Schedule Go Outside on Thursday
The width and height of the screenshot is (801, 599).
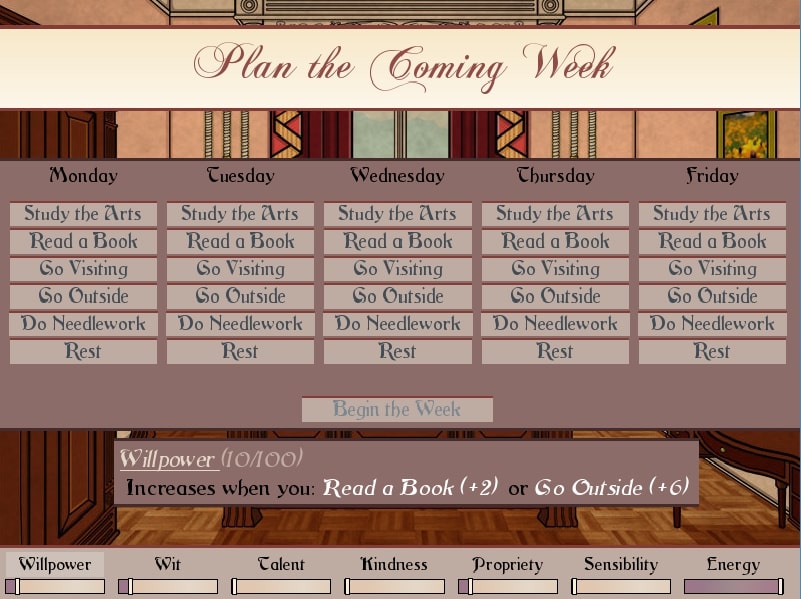click(555, 296)
